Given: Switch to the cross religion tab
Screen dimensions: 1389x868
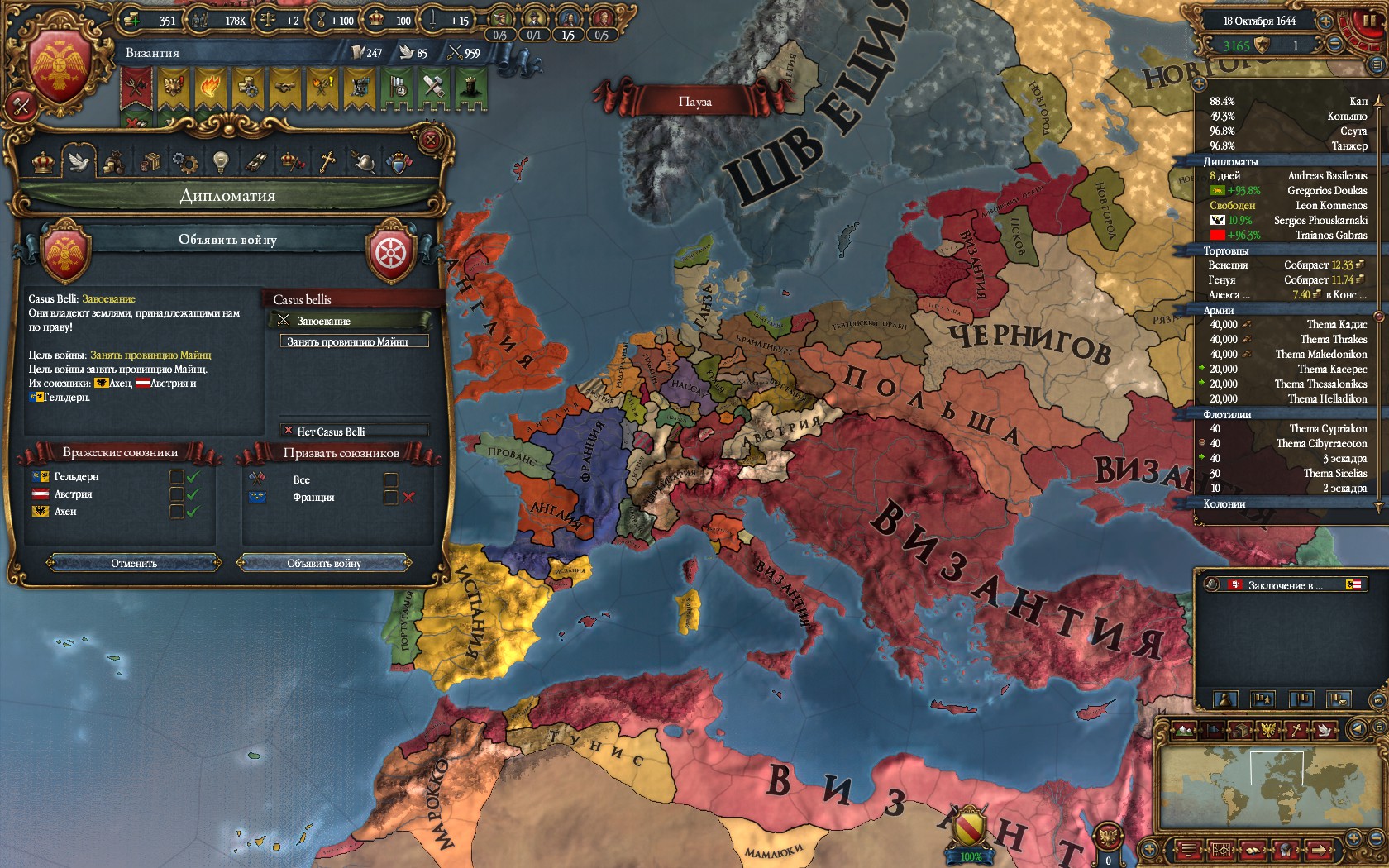Looking at the screenshot, I should pos(327,162).
